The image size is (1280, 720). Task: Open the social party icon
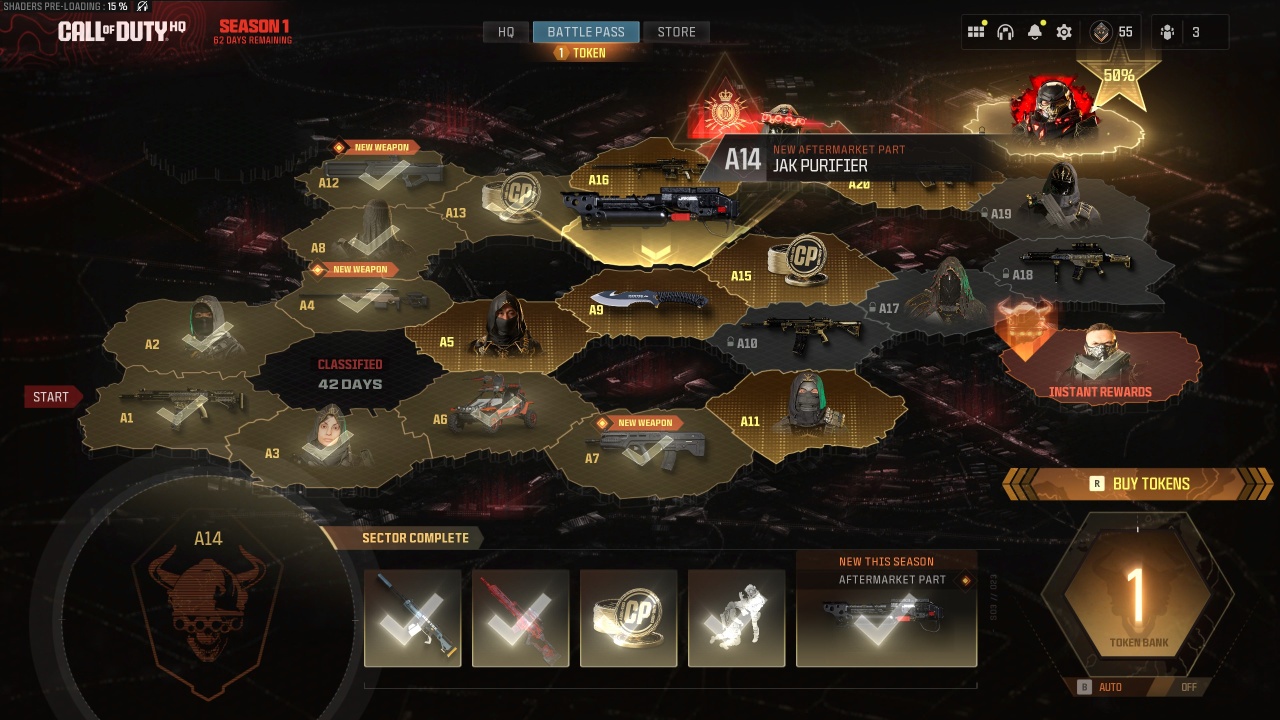pyautogui.click(x=1167, y=32)
